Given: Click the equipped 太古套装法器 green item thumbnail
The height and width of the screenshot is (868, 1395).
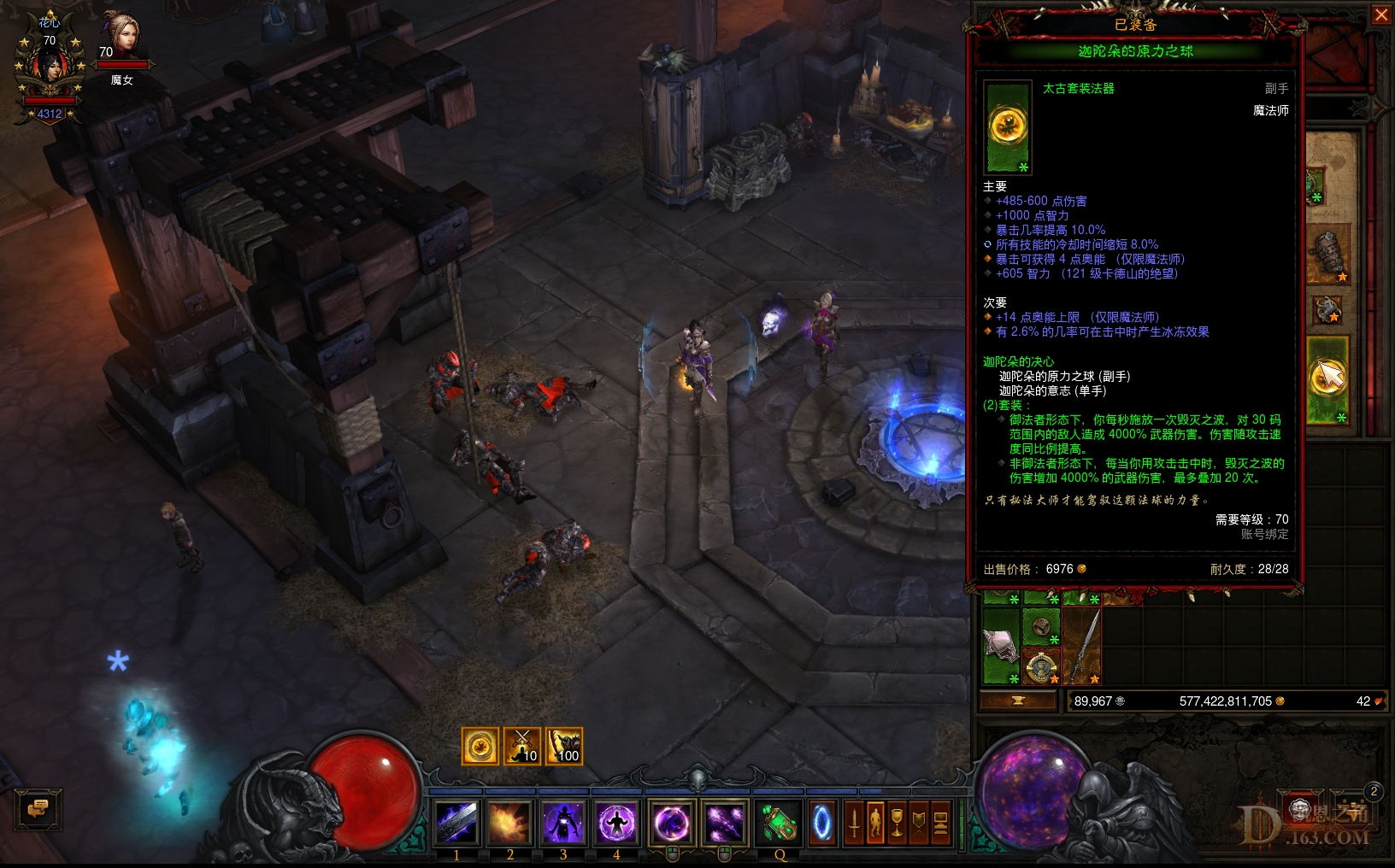Looking at the screenshot, I should coord(1008,126).
